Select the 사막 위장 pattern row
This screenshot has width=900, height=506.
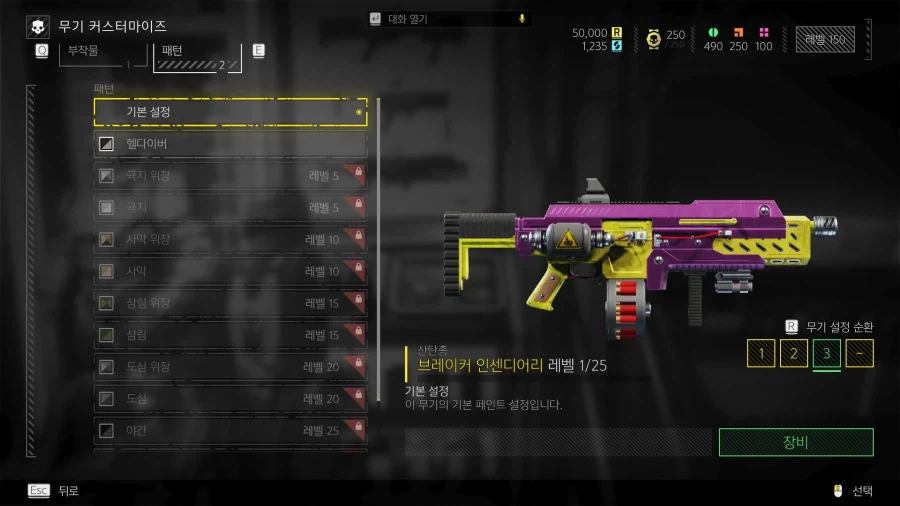click(230, 240)
